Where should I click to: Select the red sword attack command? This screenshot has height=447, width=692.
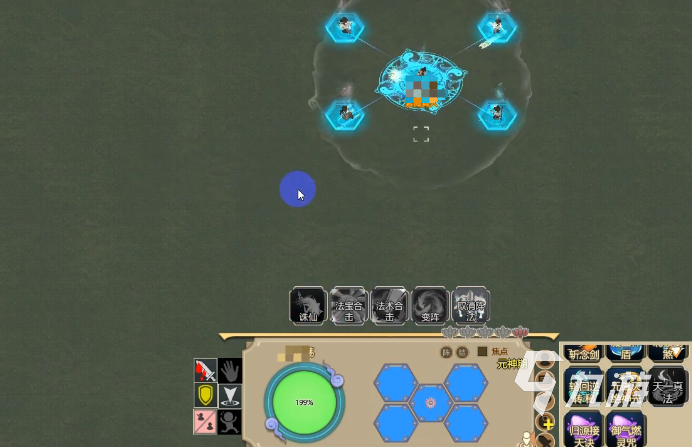(x=205, y=371)
